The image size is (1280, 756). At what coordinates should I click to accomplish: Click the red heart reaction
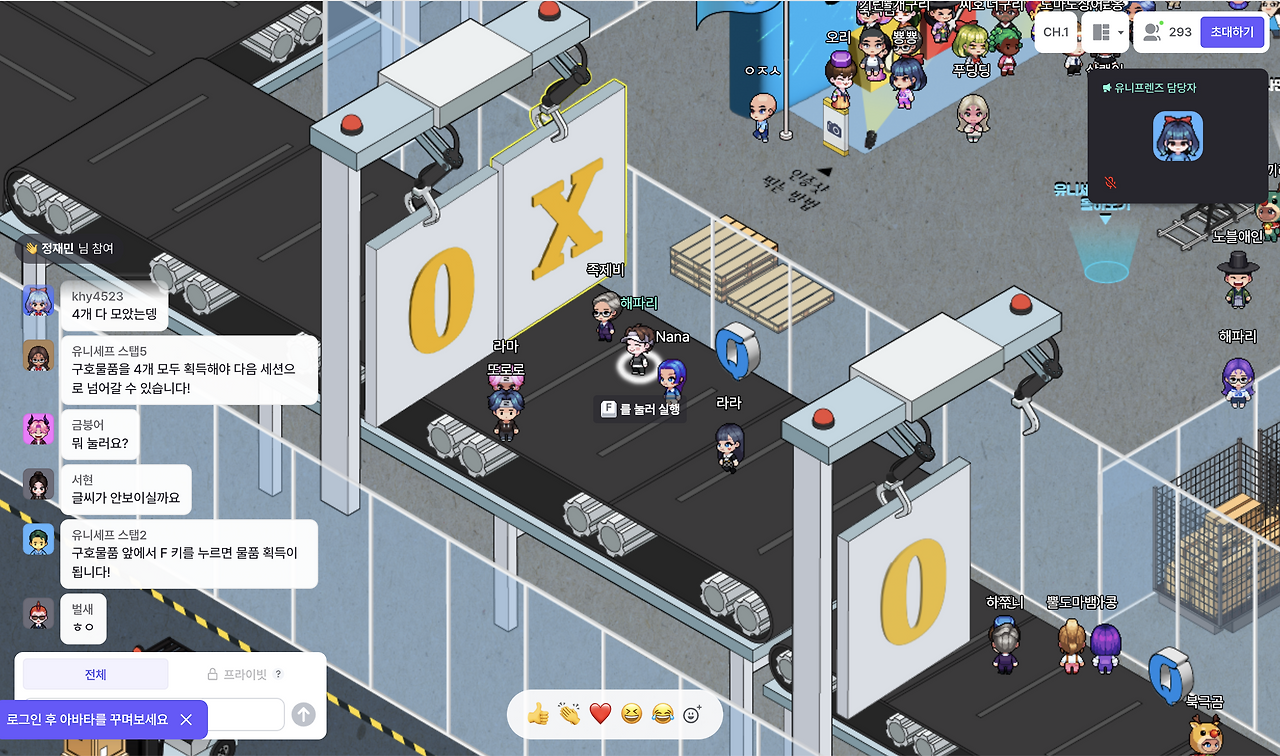[600, 713]
